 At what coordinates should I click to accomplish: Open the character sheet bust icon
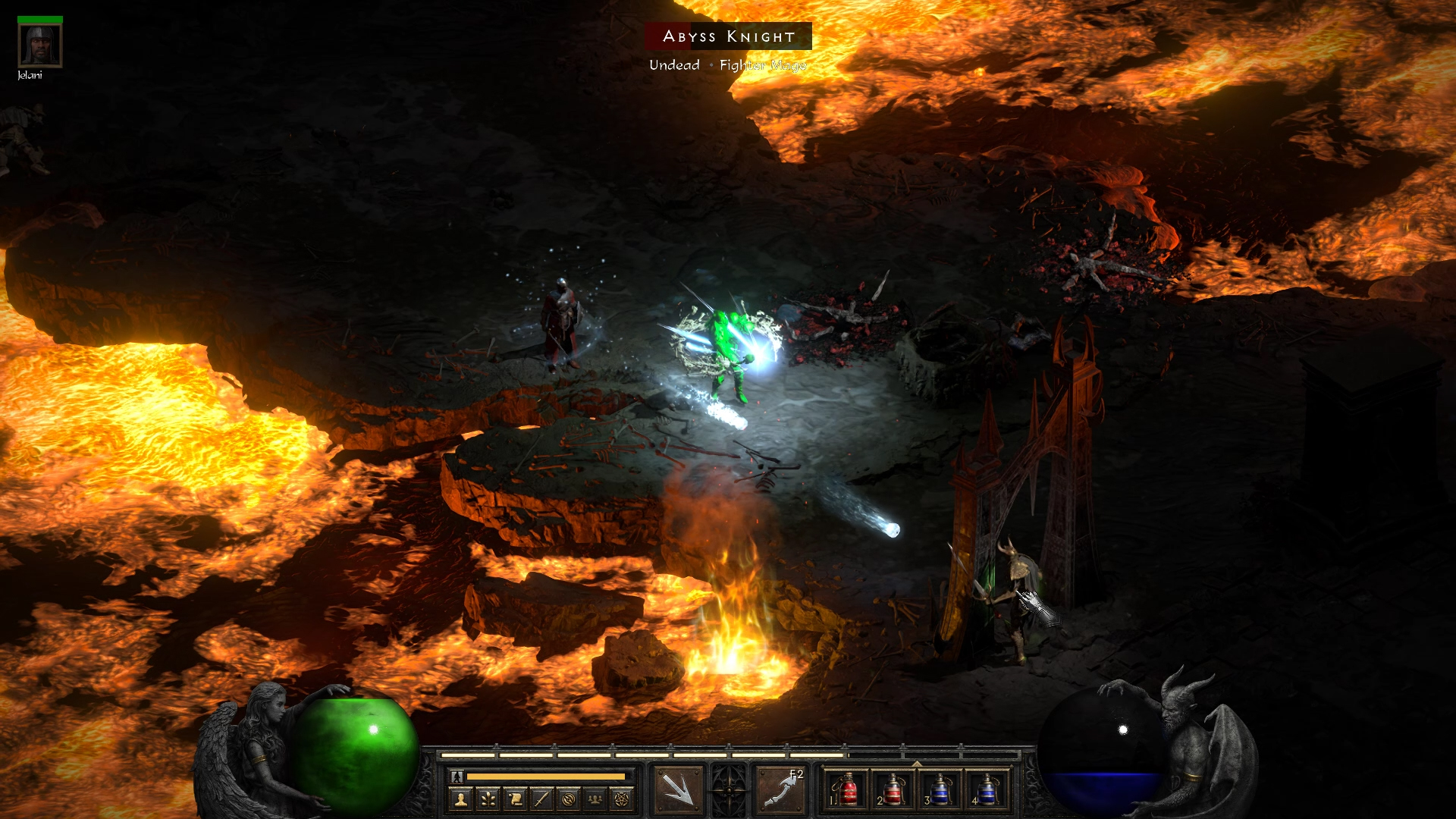[x=460, y=799]
